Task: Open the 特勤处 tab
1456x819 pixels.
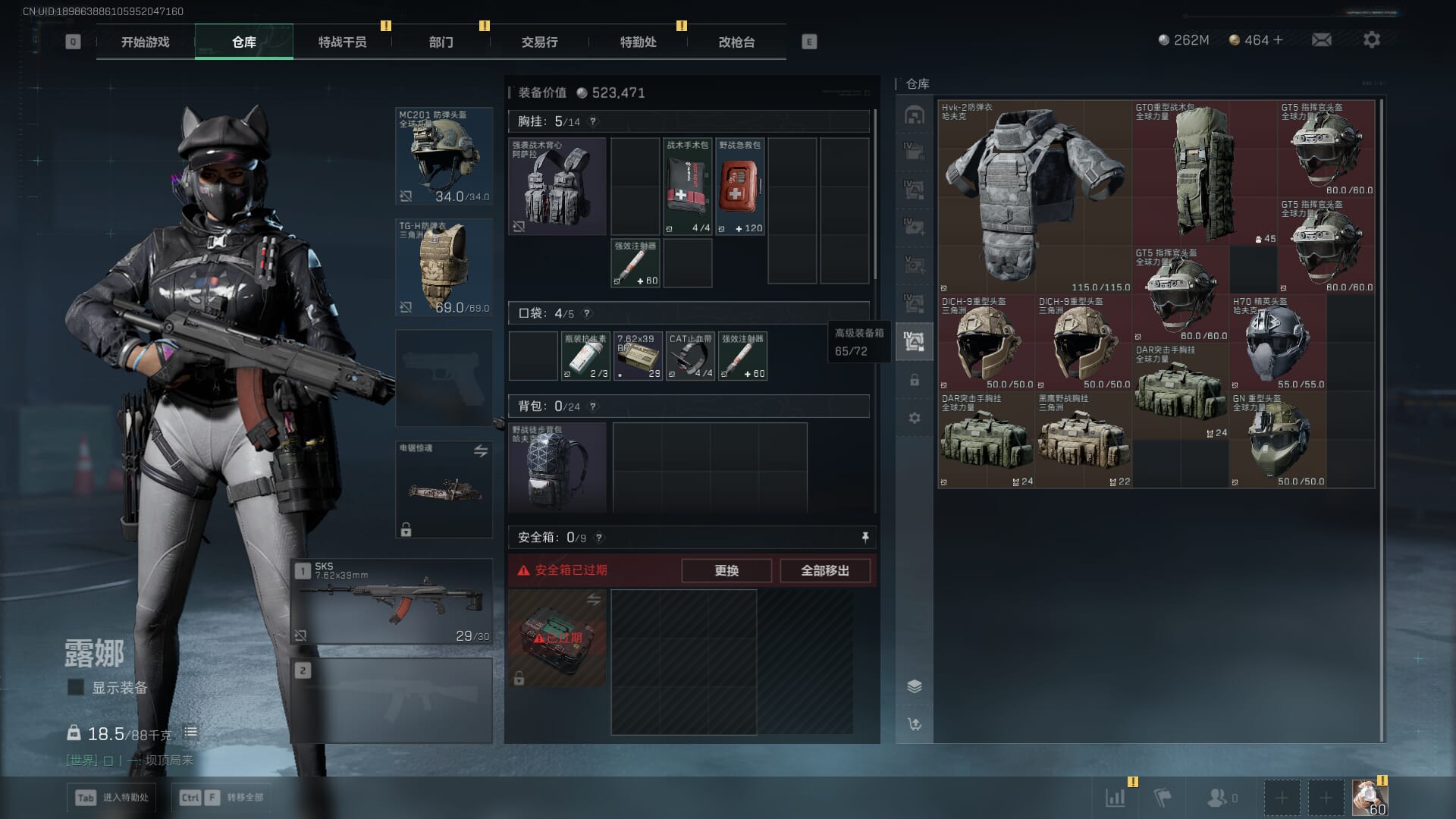Action: (638, 42)
